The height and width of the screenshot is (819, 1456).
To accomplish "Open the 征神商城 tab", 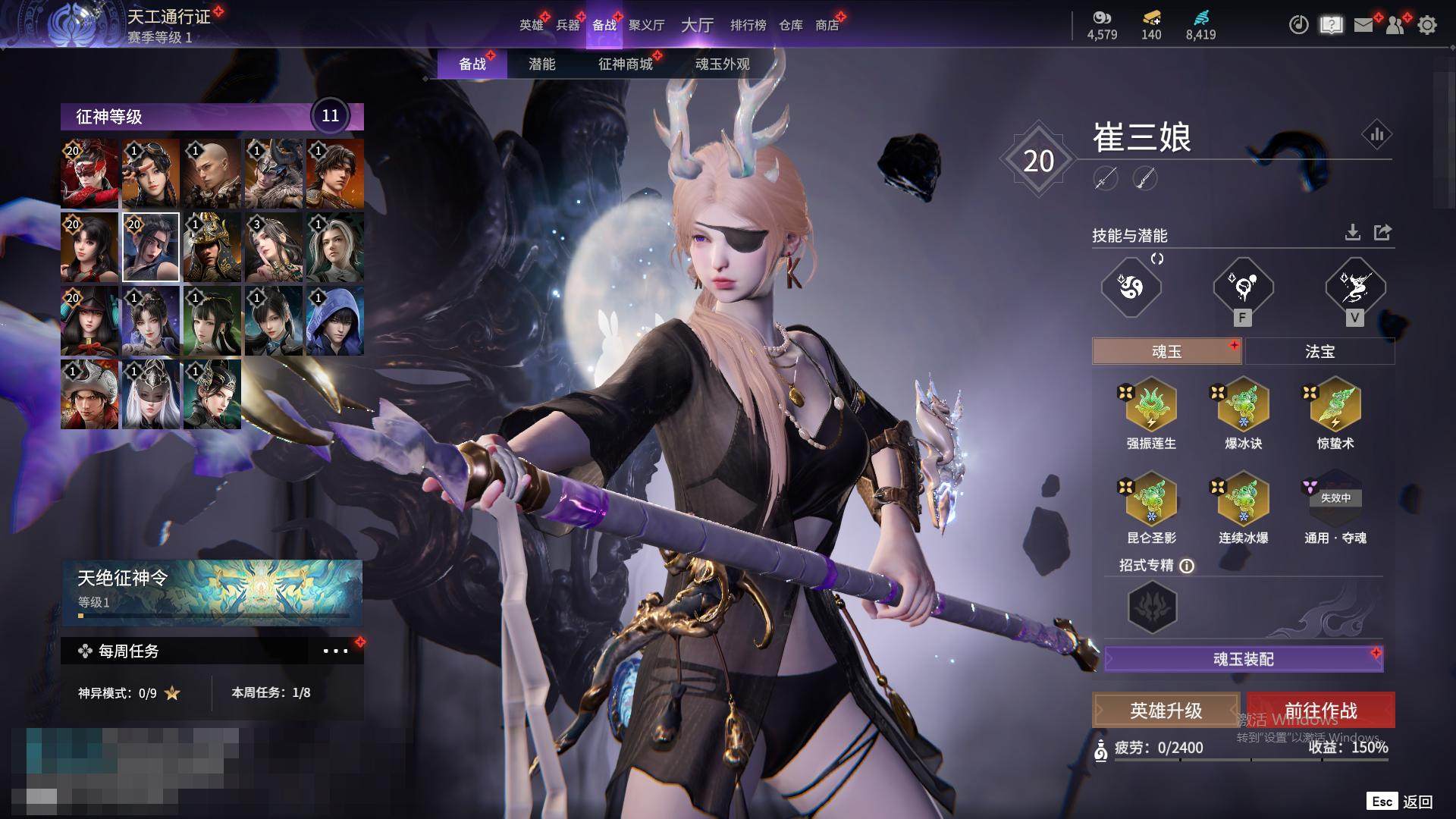I will (625, 64).
